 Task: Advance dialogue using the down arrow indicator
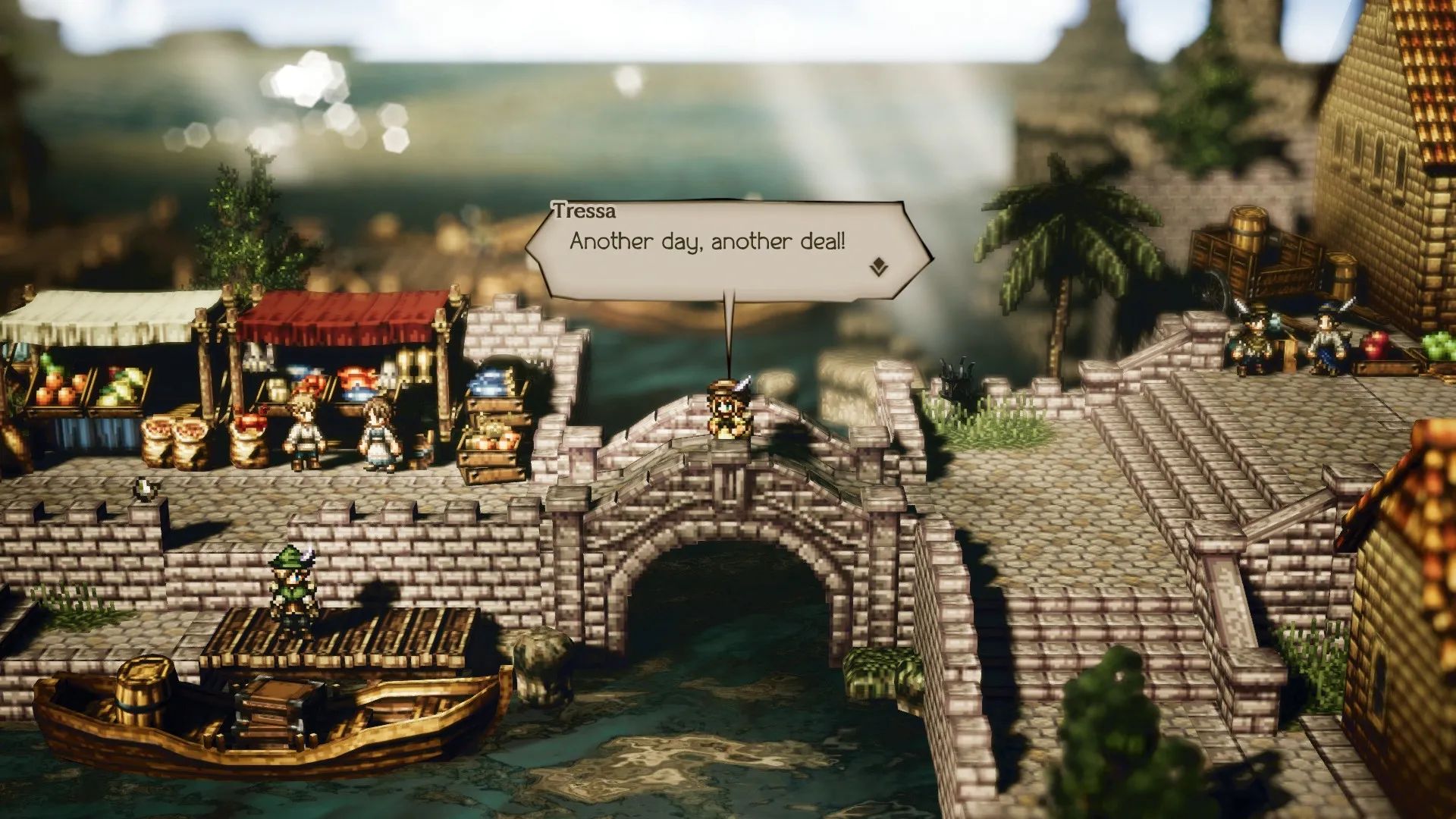point(878,267)
